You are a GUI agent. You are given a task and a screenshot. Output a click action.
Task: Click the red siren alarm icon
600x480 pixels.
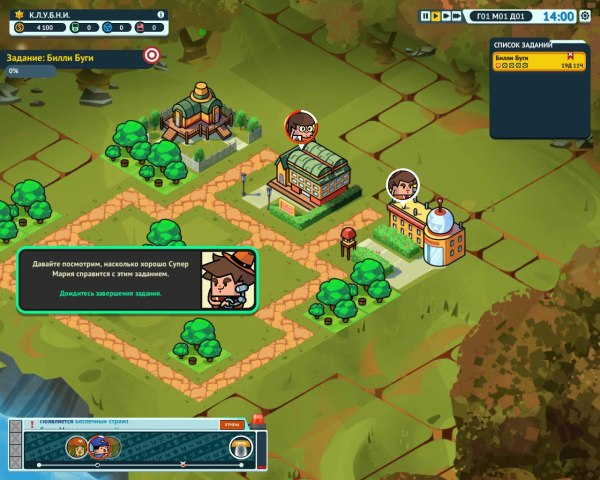click(x=257, y=418)
